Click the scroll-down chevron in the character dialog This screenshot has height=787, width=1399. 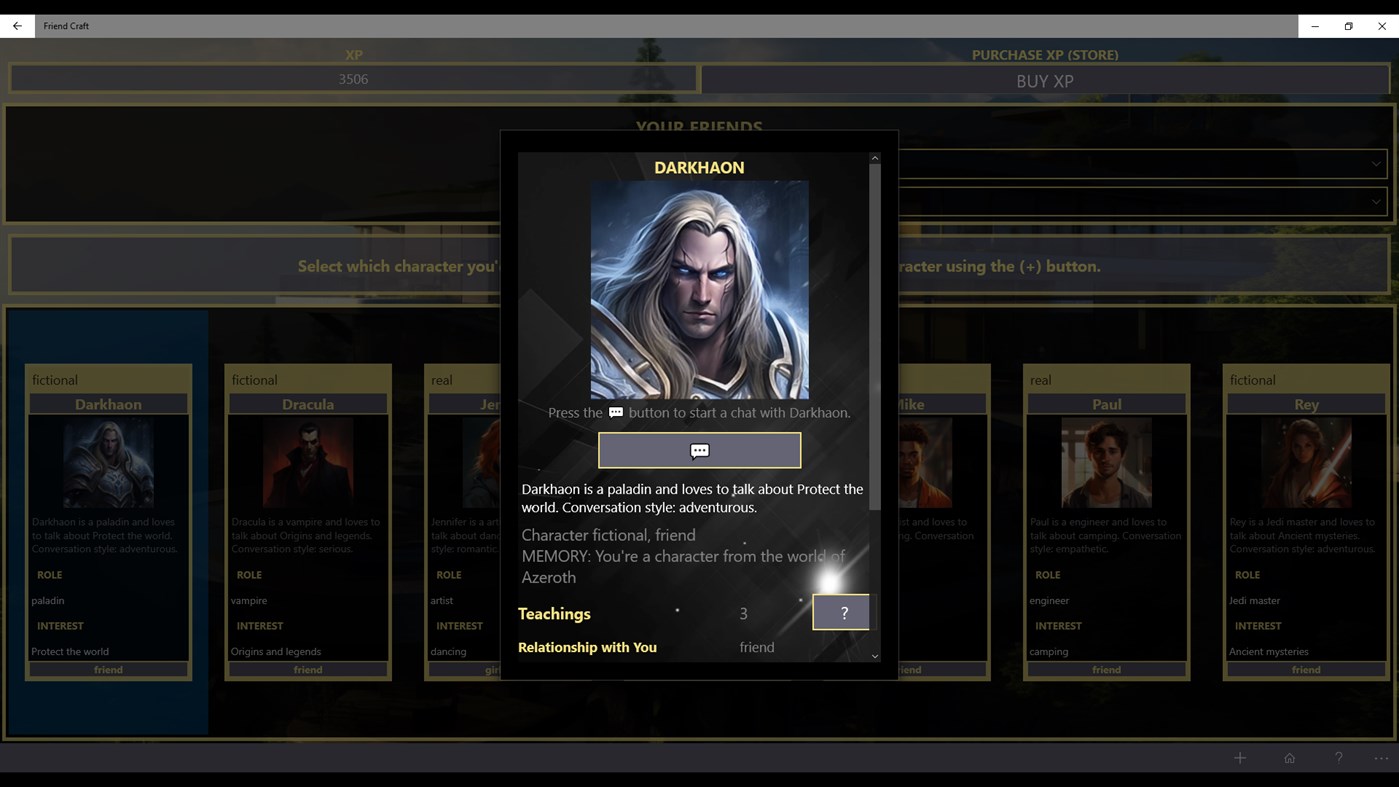[874, 655]
